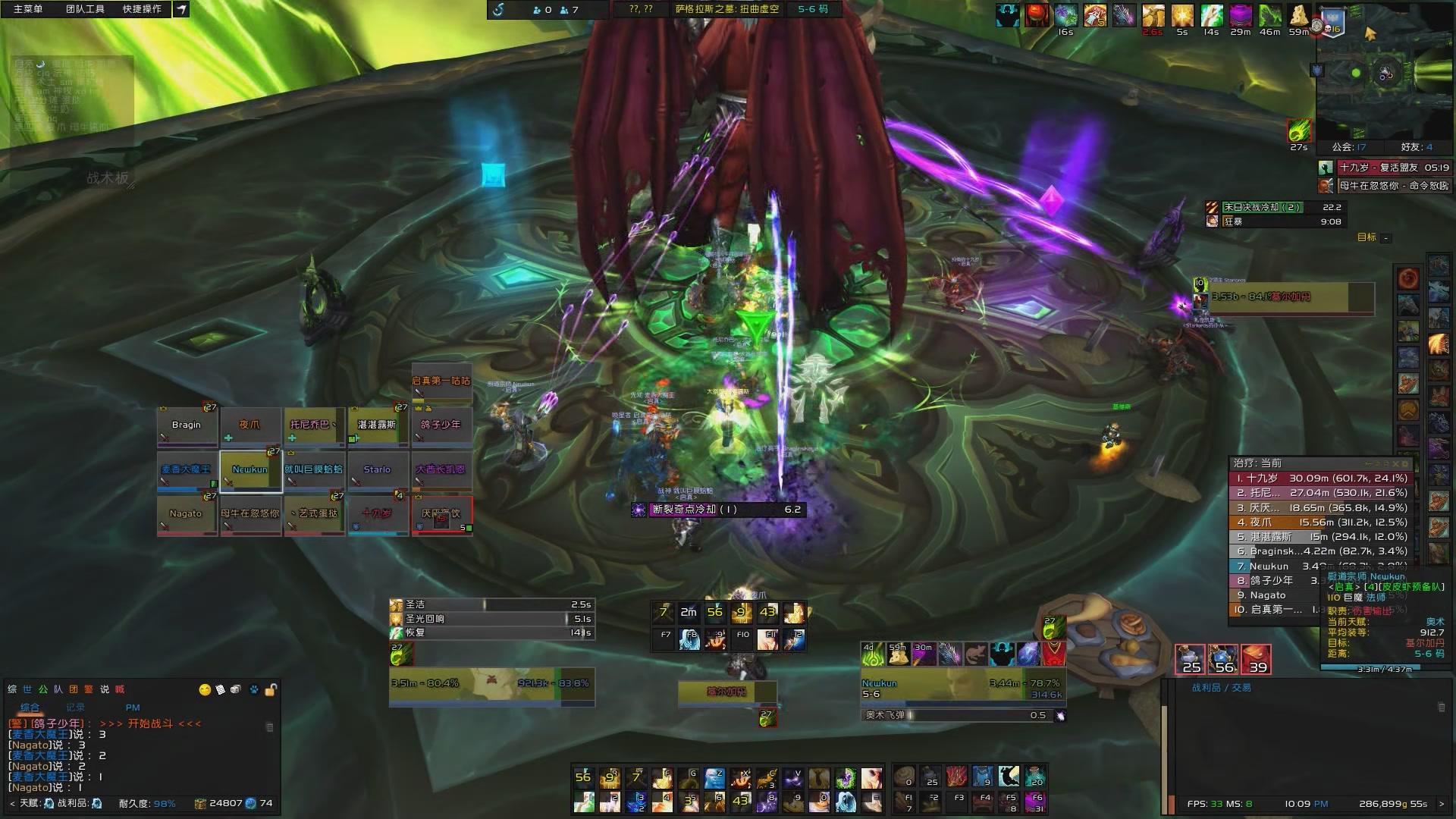
Task: Switch to the PM chat tab
Action: coord(133,708)
